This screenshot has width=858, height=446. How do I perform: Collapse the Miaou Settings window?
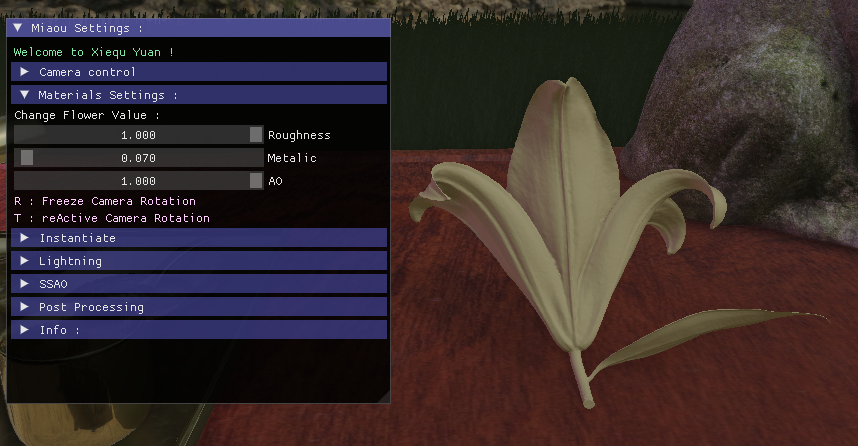pyautogui.click(x=18, y=29)
